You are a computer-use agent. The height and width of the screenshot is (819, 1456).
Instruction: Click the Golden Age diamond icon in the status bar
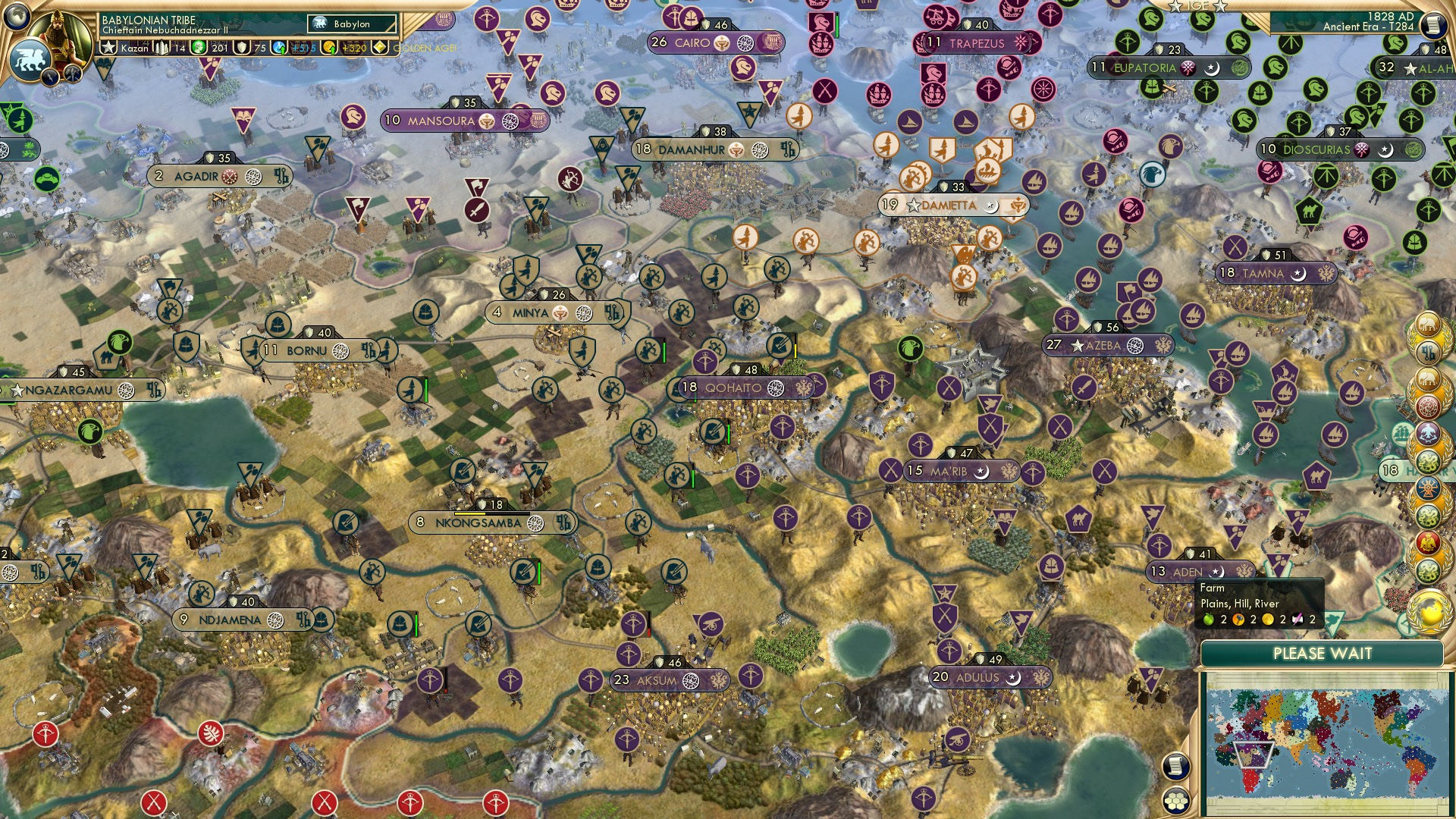coord(380,47)
